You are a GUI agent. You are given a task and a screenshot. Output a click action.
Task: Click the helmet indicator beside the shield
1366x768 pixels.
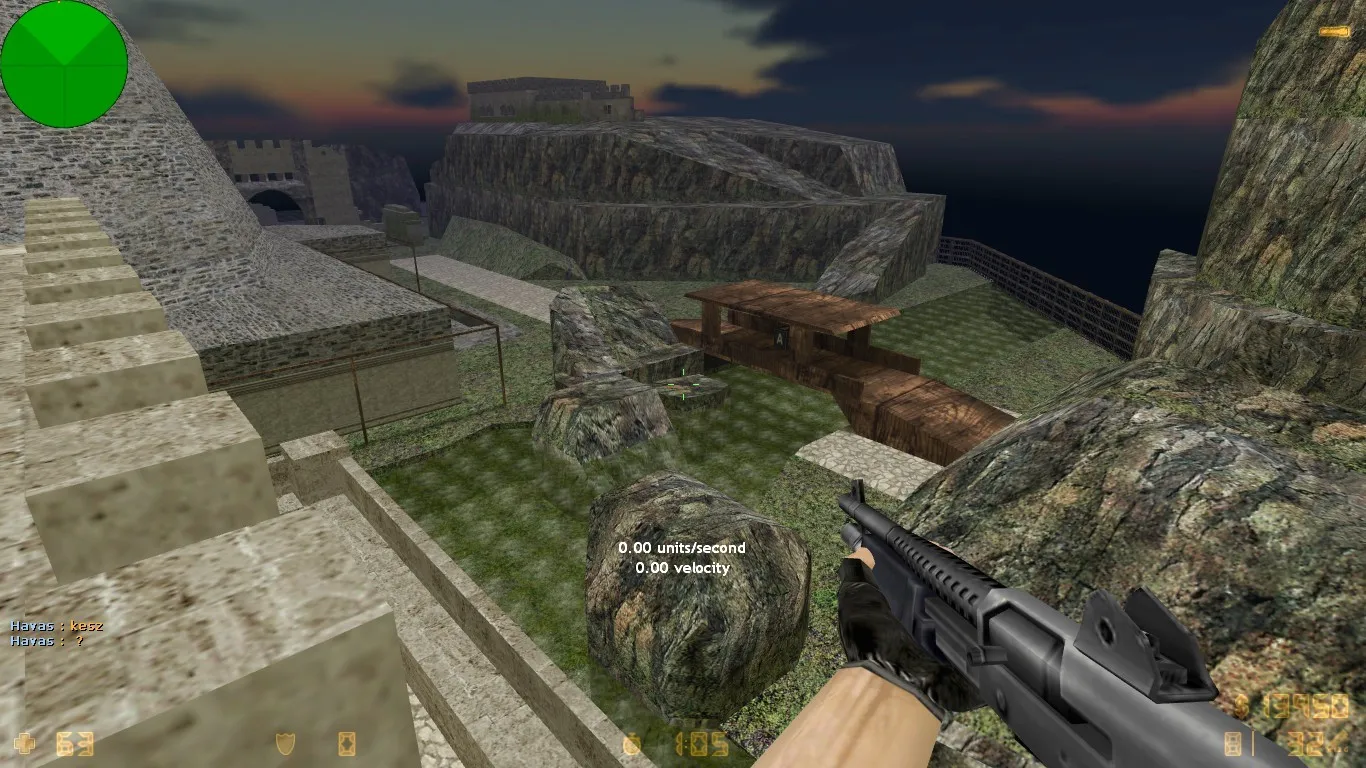click(x=347, y=744)
